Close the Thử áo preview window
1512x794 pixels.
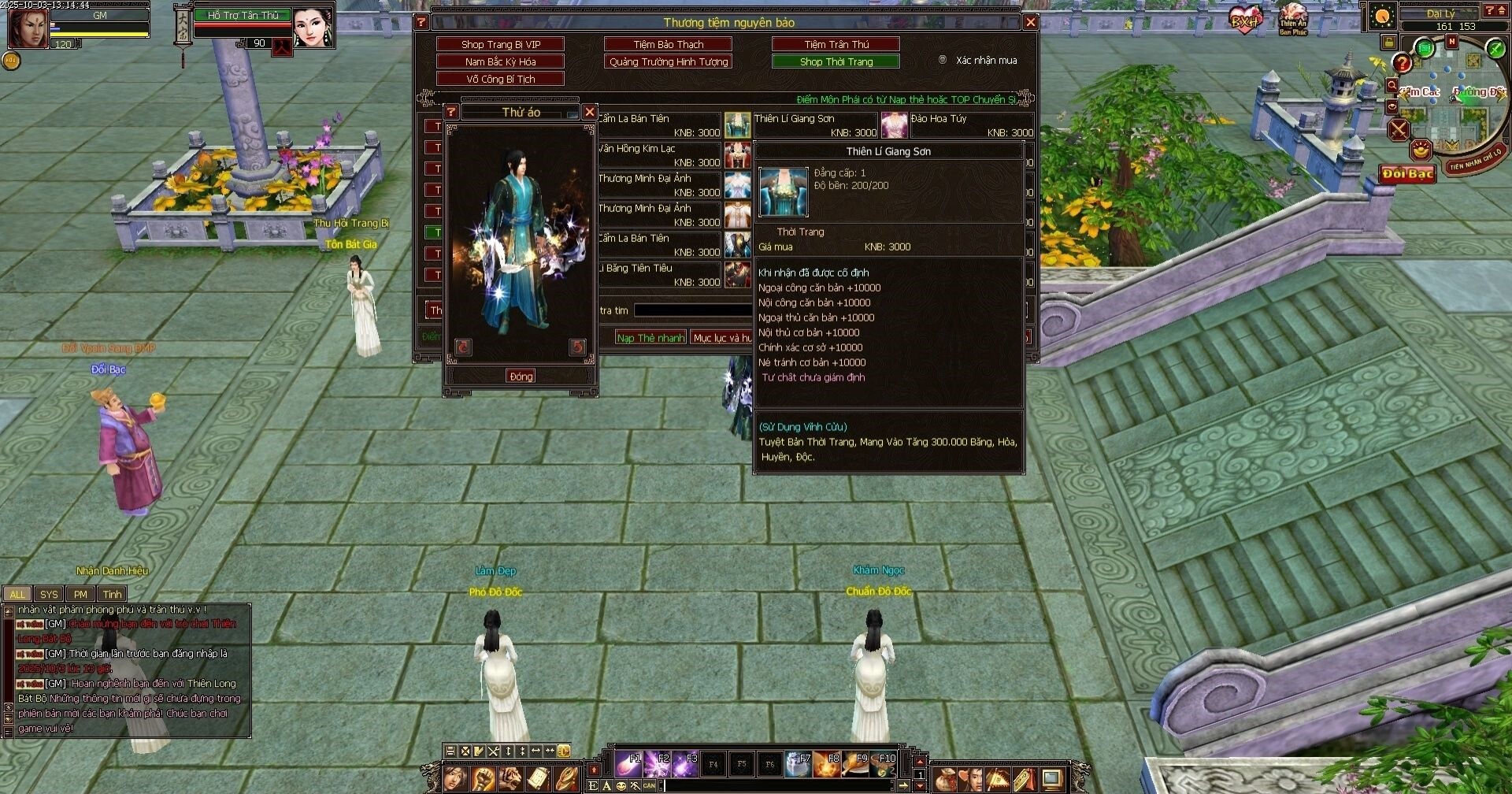[589, 112]
